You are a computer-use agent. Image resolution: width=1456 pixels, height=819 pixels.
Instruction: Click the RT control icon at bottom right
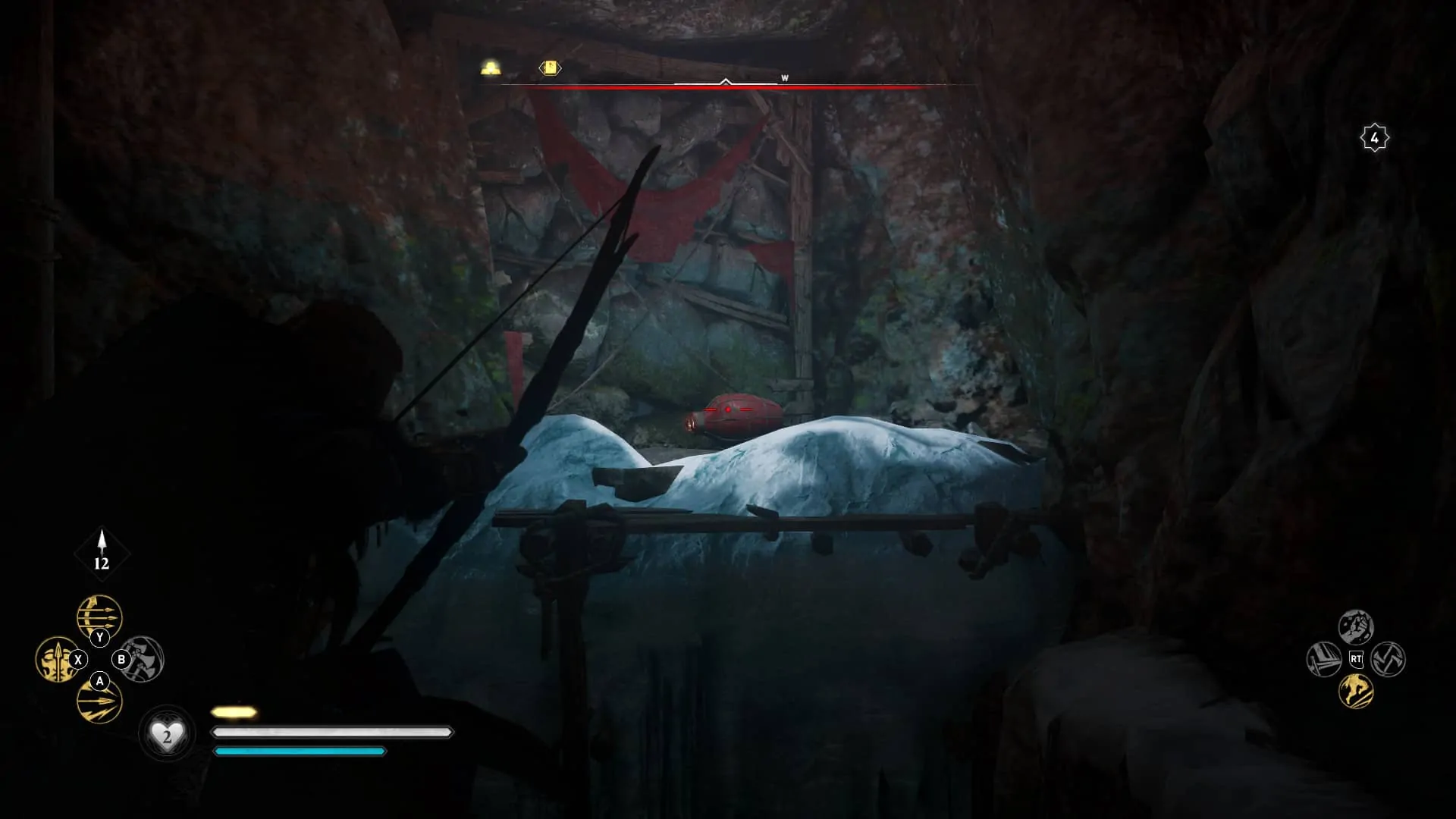point(1357,659)
